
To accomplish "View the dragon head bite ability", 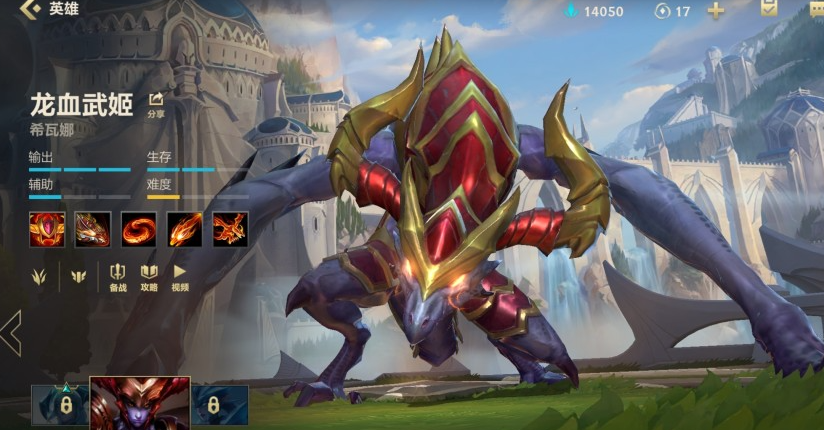I will (x=92, y=229).
